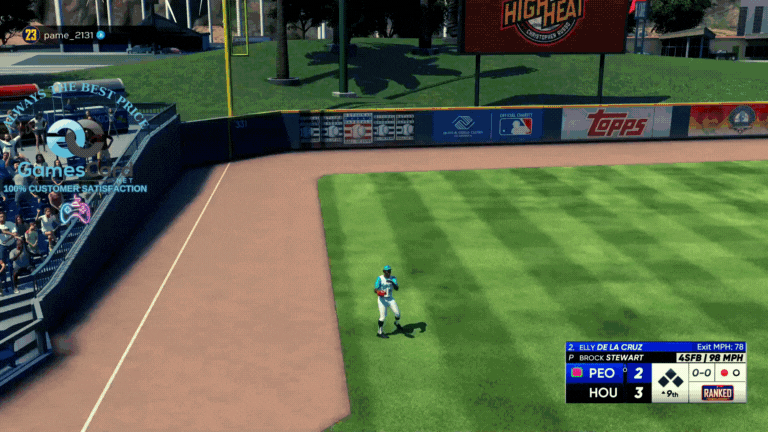
Task: Select the level 23 player badge
Action: (30, 35)
